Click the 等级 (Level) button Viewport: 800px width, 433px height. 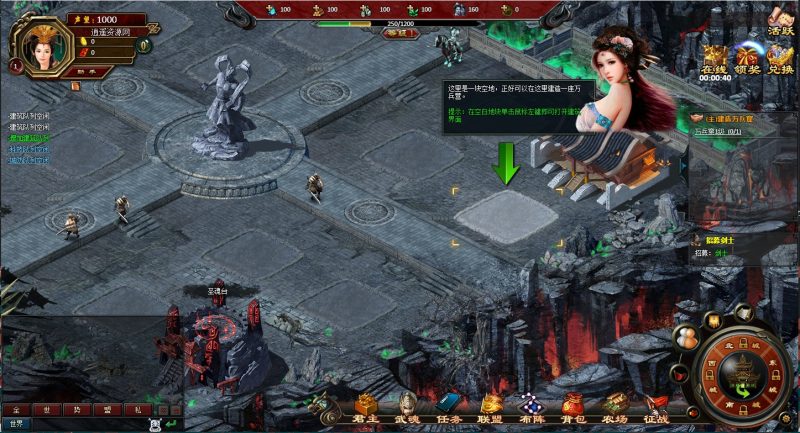tap(399, 33)
